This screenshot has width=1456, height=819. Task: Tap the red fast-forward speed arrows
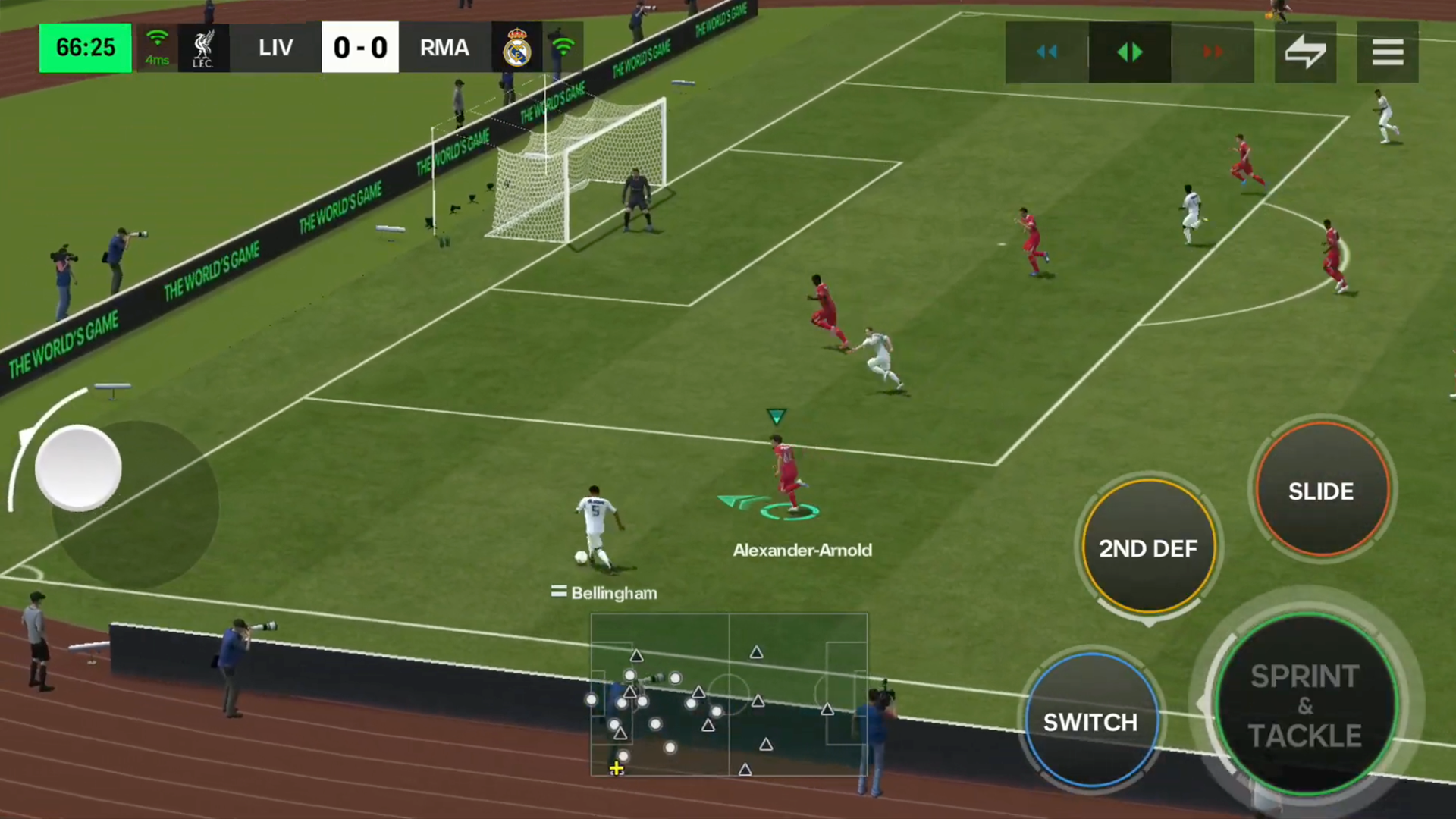[x=1212, y=52]
